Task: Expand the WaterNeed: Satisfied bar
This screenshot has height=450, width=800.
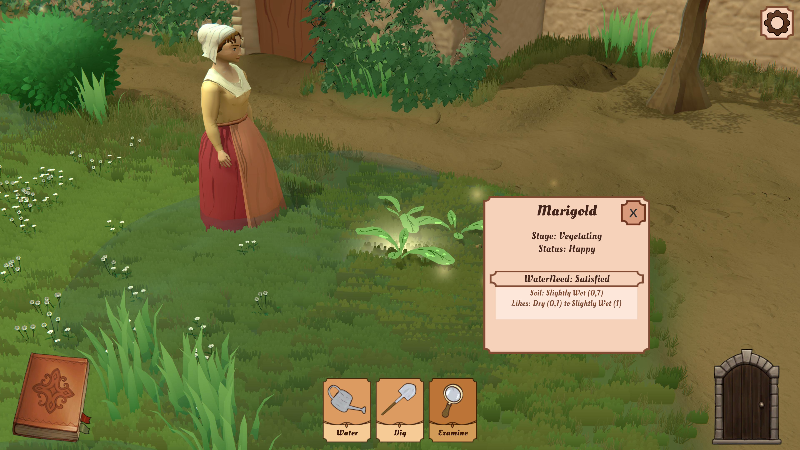Action: click(566, 278)
